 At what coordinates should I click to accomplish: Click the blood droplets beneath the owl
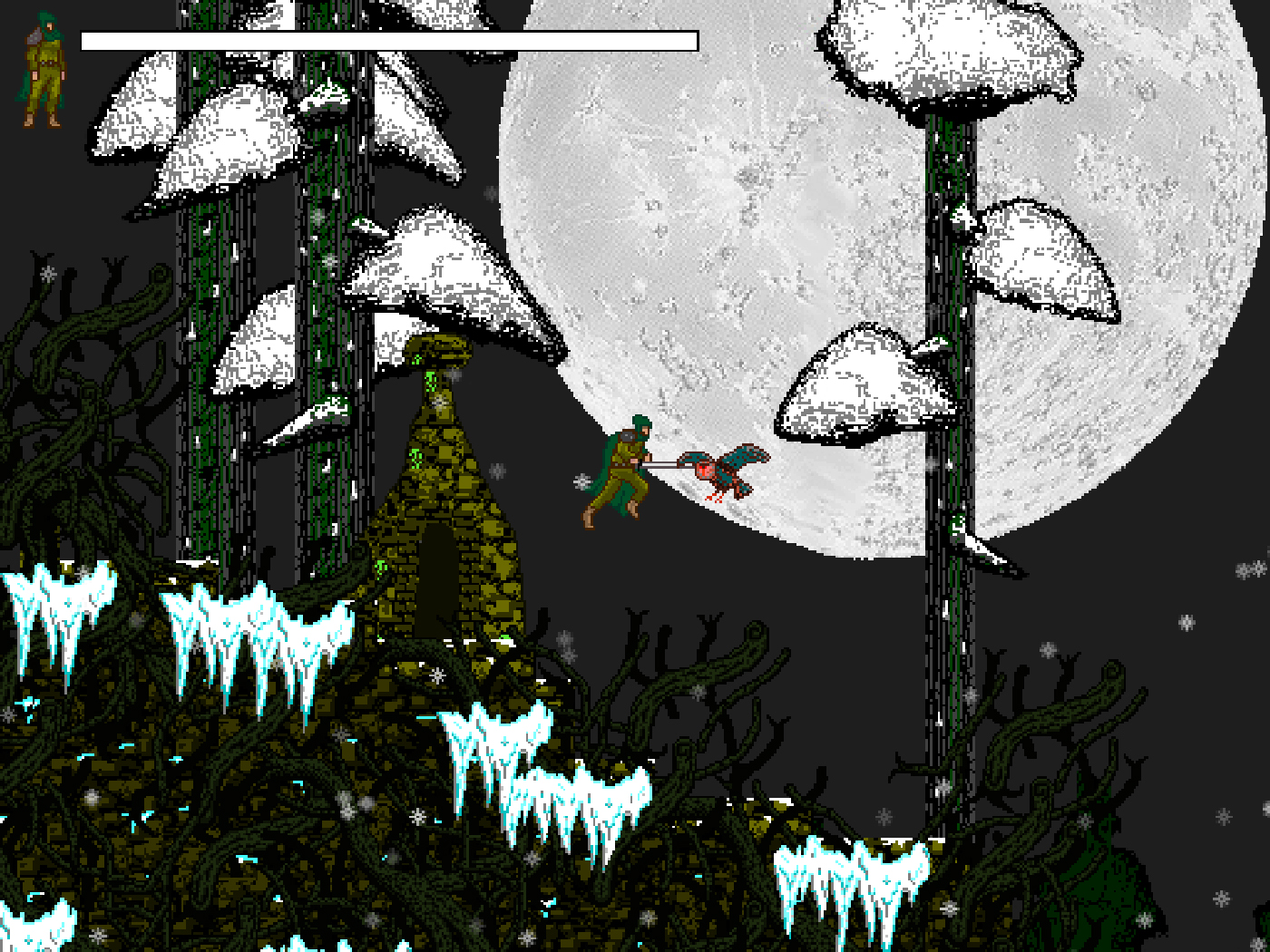716,497
